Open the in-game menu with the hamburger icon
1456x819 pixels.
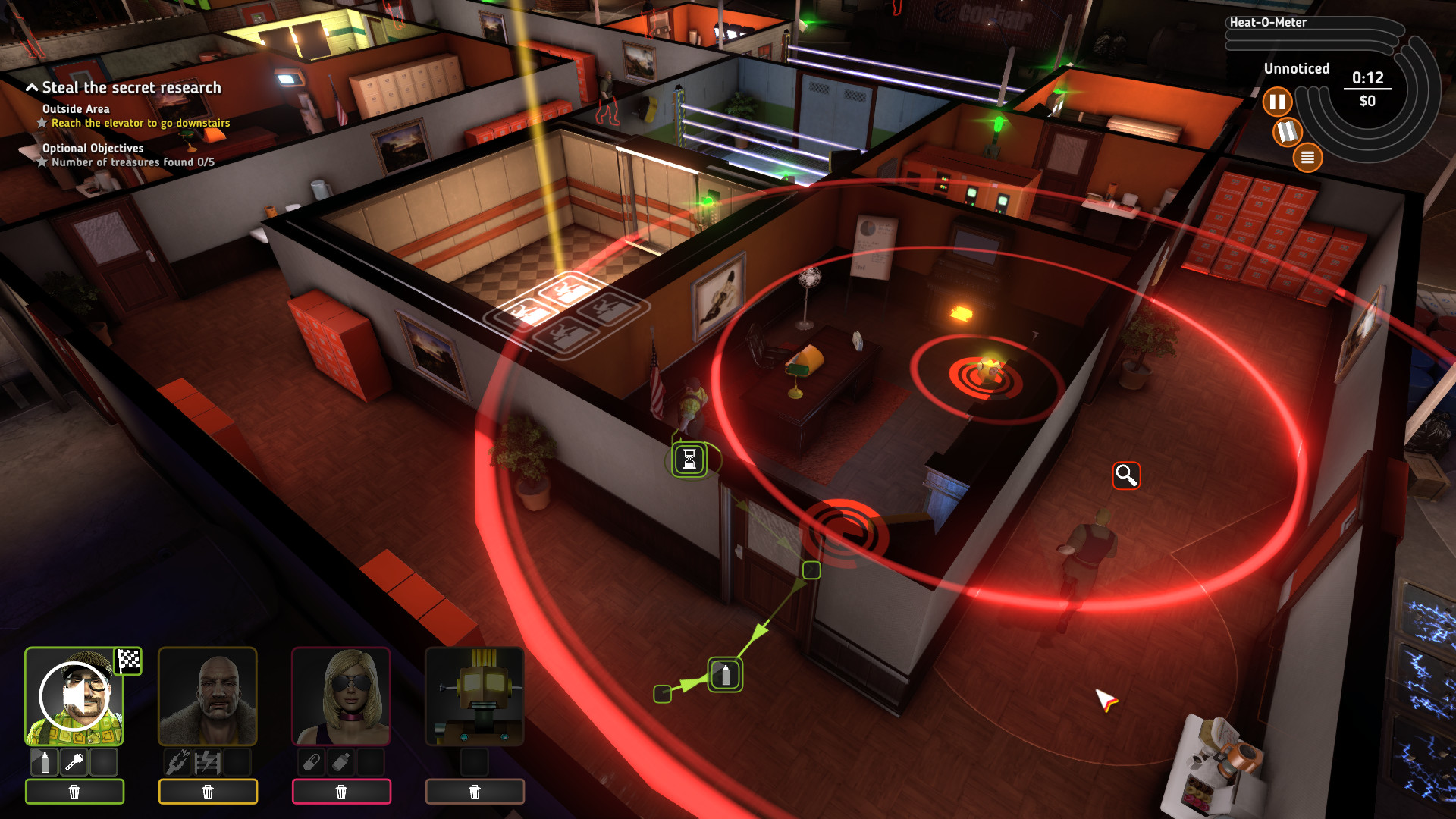[x=1307, y=158]
